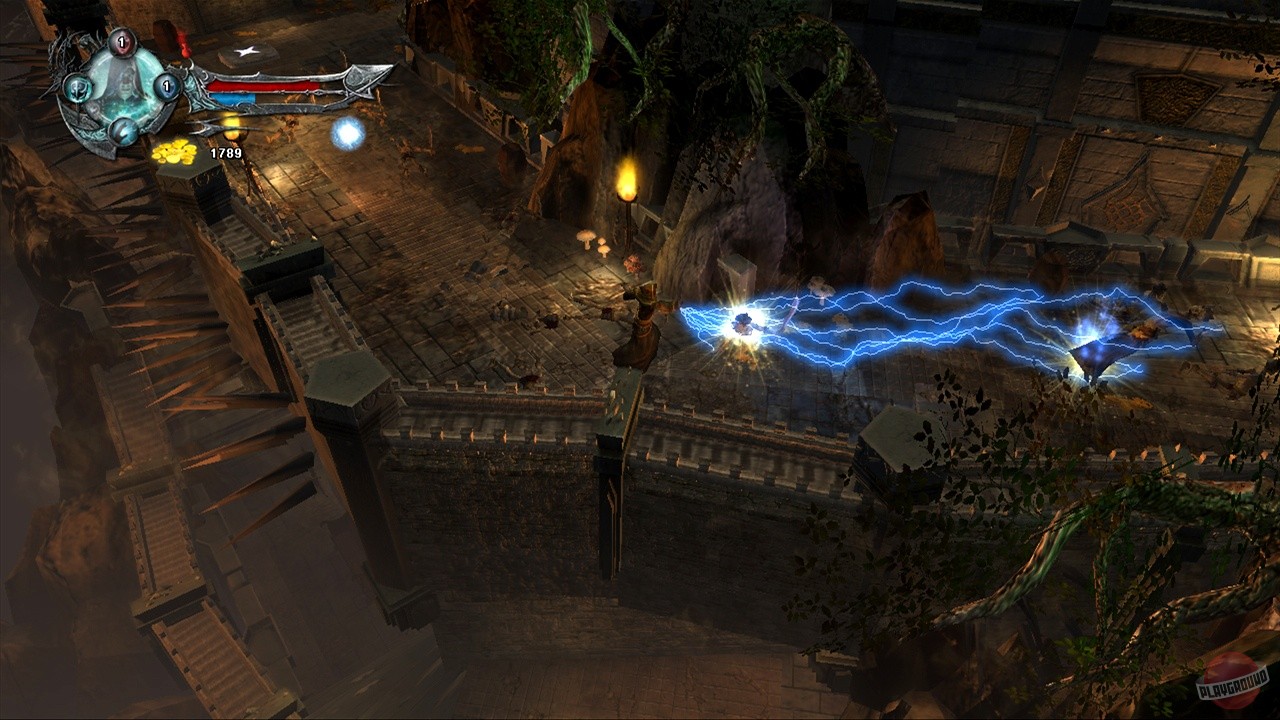Select the red ability orb showing 1
The height and width of the screenshot is (720, 1280).
click(122, 42)
